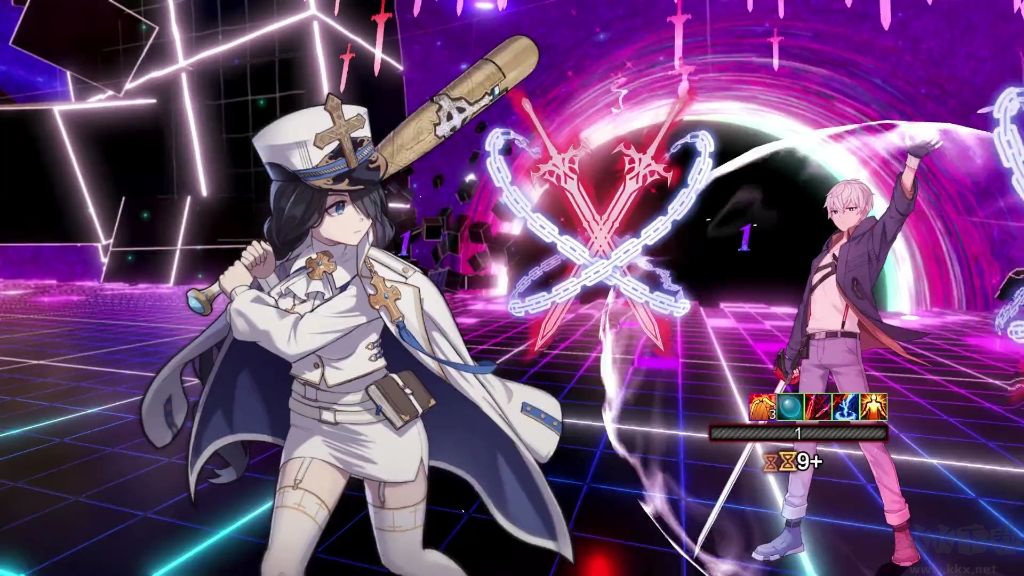View the glowing golden figure status icon

click(874, 407)
